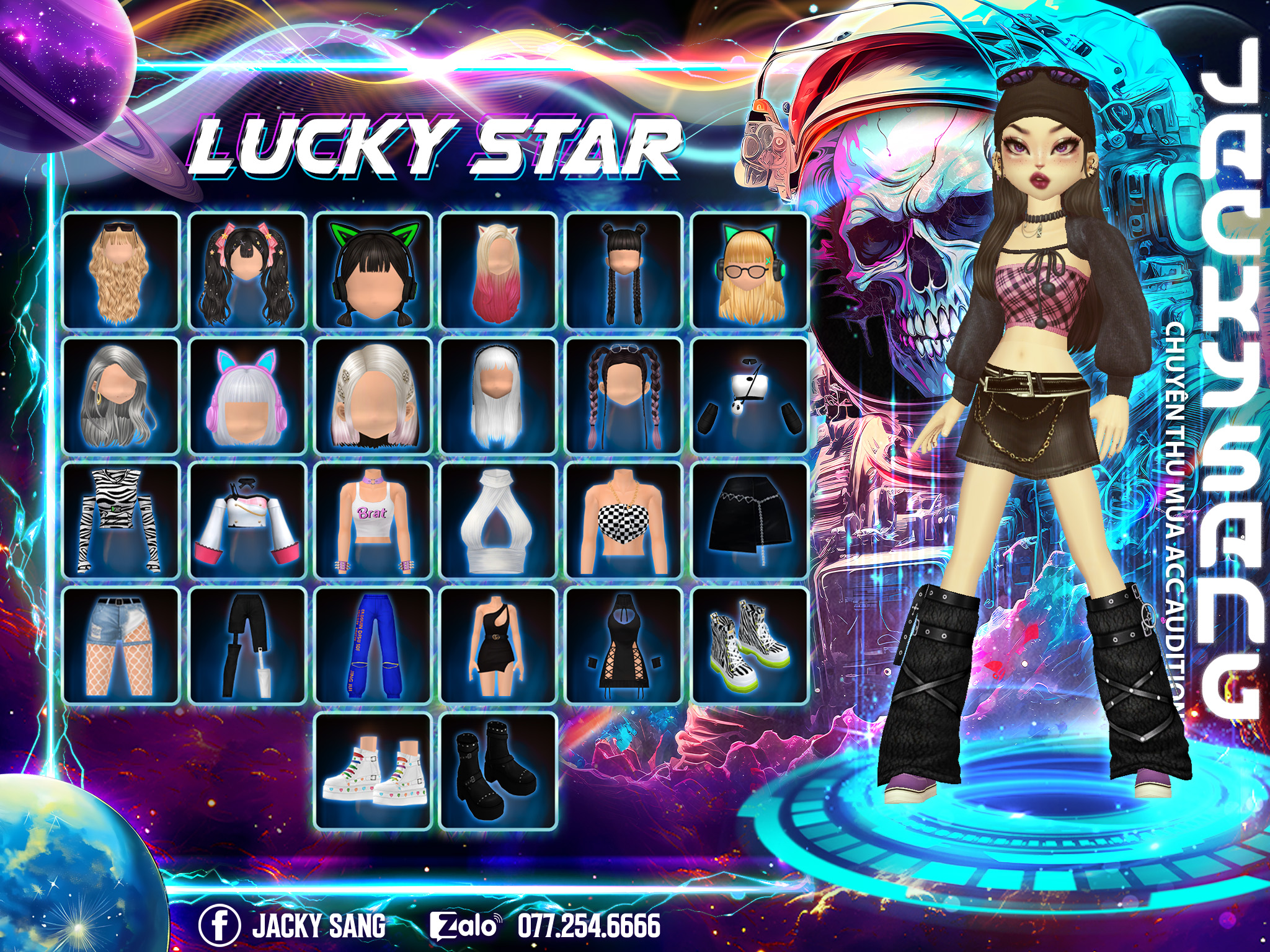Select the white crossed halter top
The width and height of the screenshot is (1270, 952).
pyautogui.click(x=499, y=521)
